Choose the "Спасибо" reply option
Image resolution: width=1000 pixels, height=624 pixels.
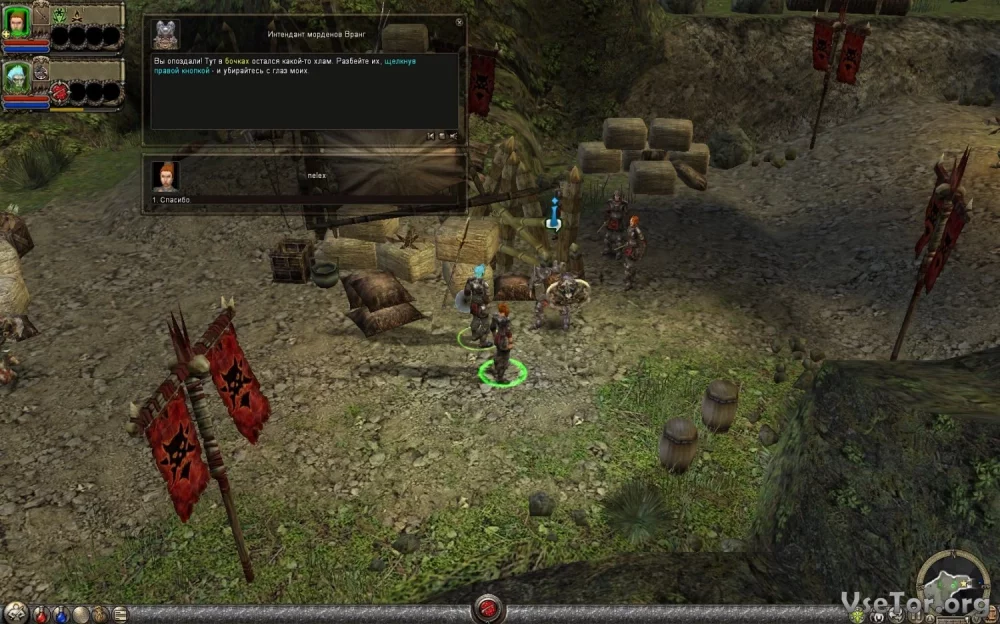pos(173,200)
